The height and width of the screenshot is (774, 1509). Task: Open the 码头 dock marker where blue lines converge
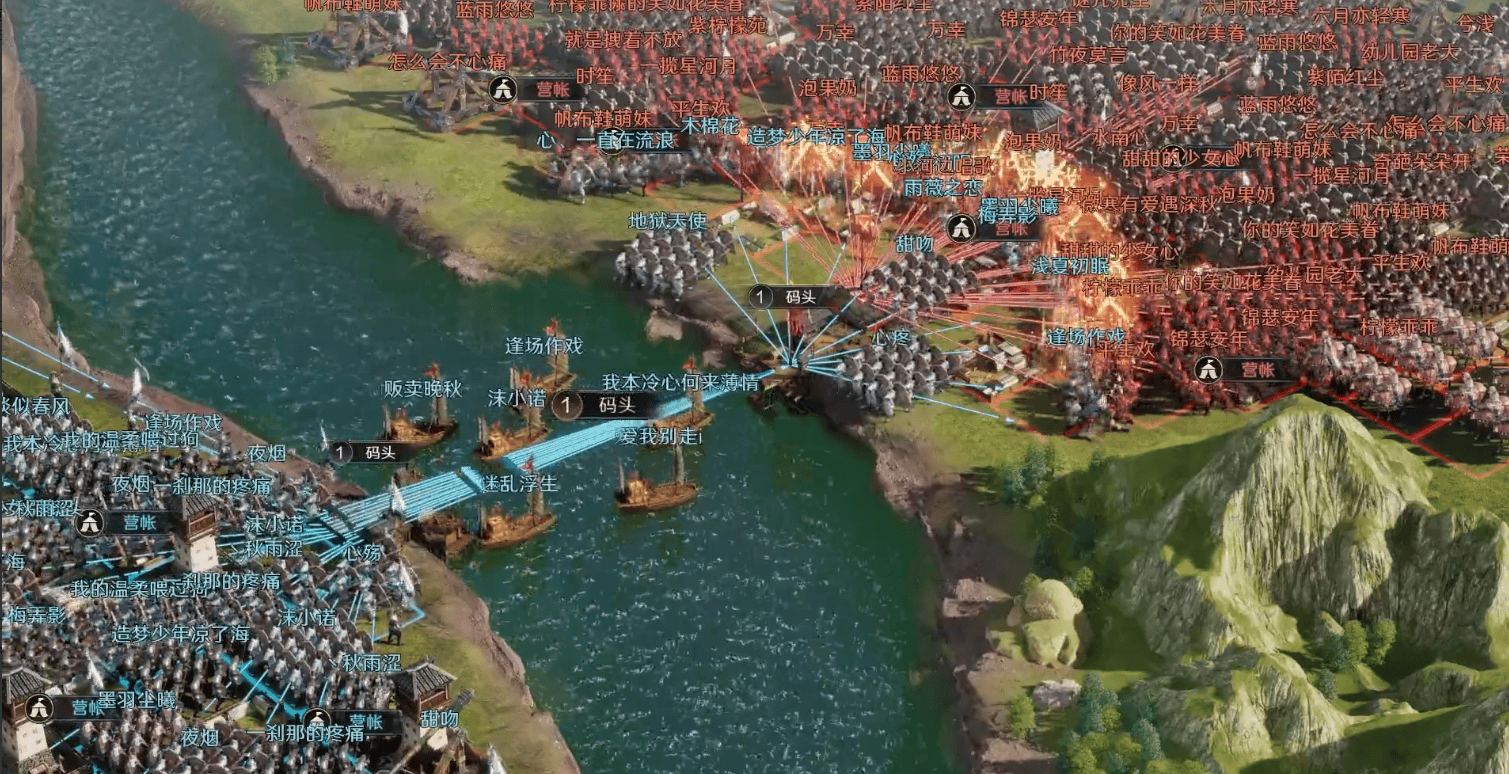pyautogui.click(x=792, y=296)
